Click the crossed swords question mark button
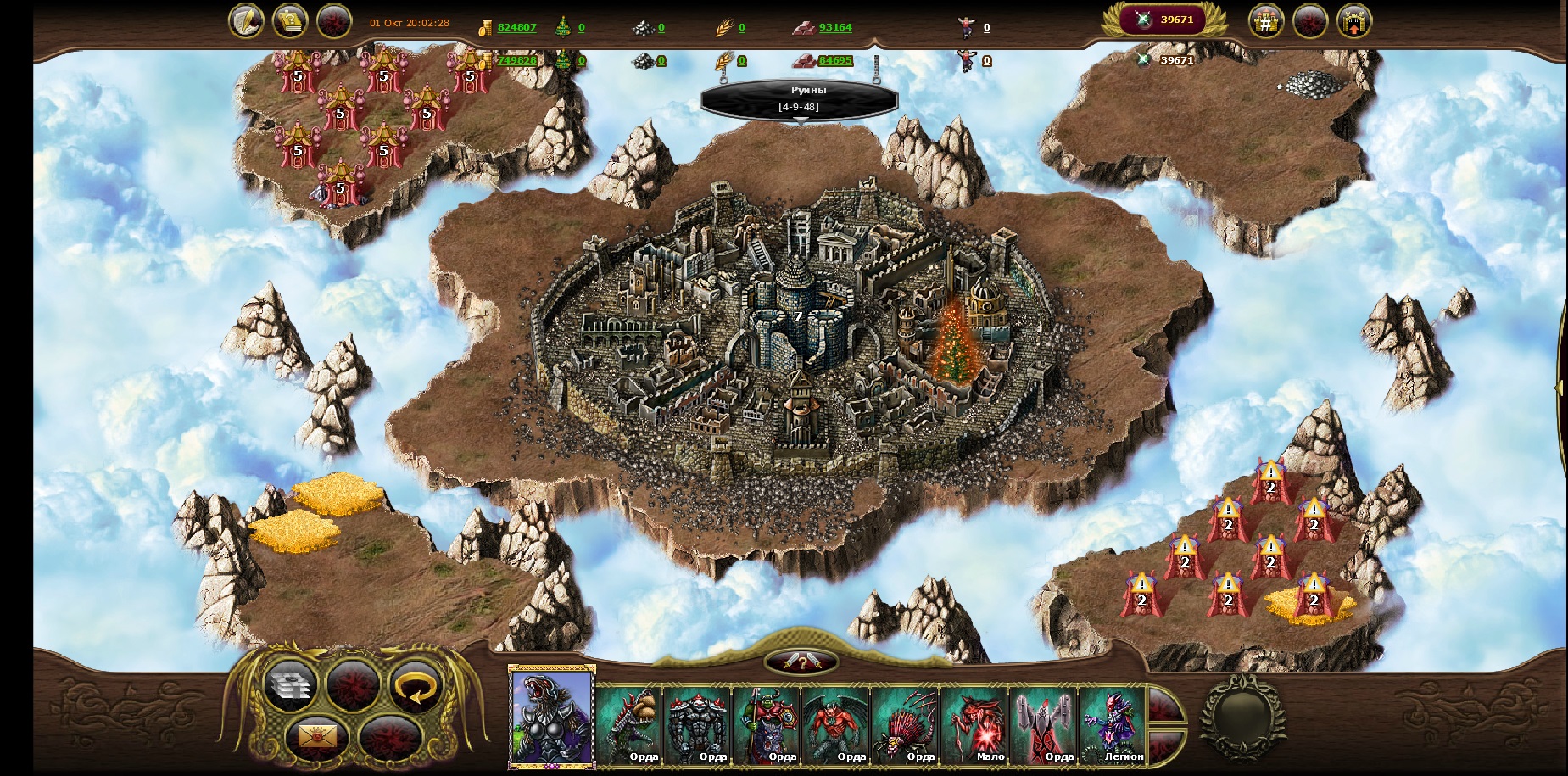This screenshot has height=776, width=1568. 801,662
